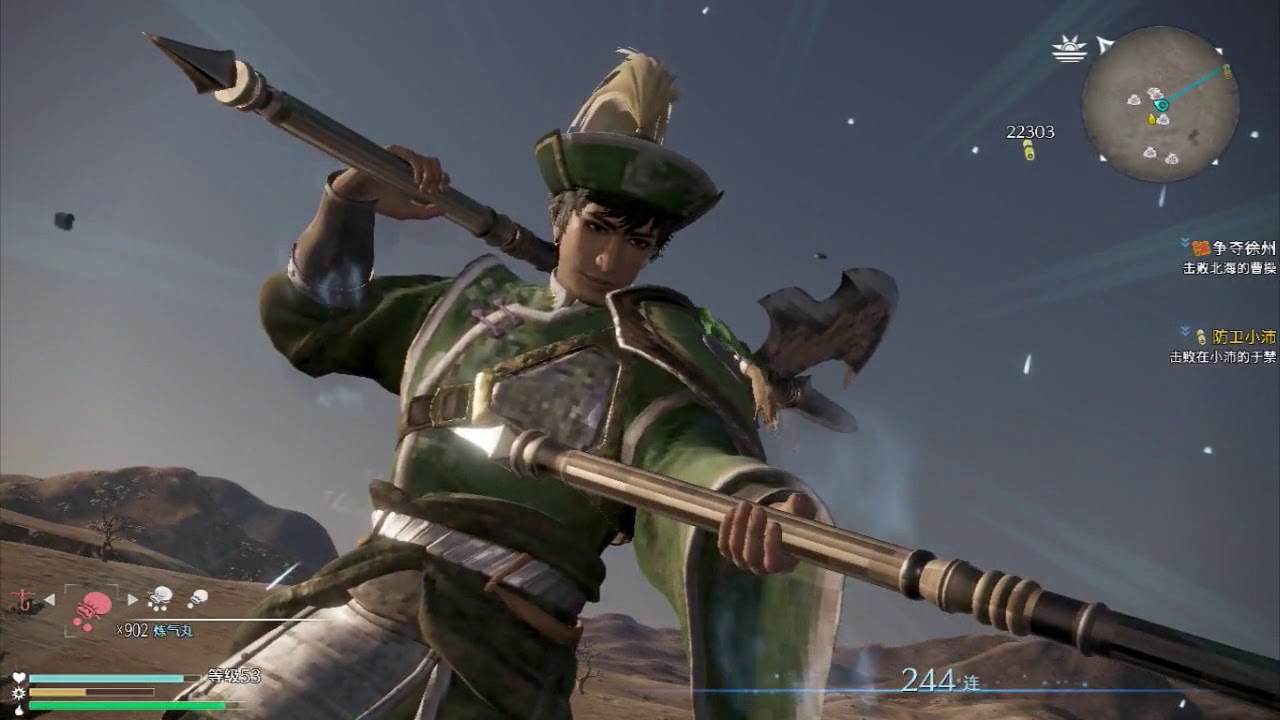
Task: Click the droplet icon beside the spirit gauge
Action: coord(18,708)
